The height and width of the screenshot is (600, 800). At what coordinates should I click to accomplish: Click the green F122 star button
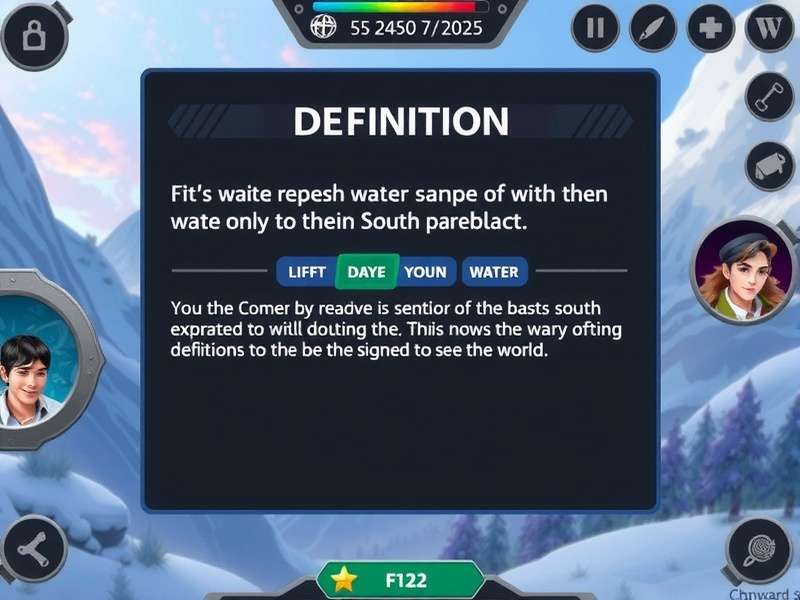(400, 580)
